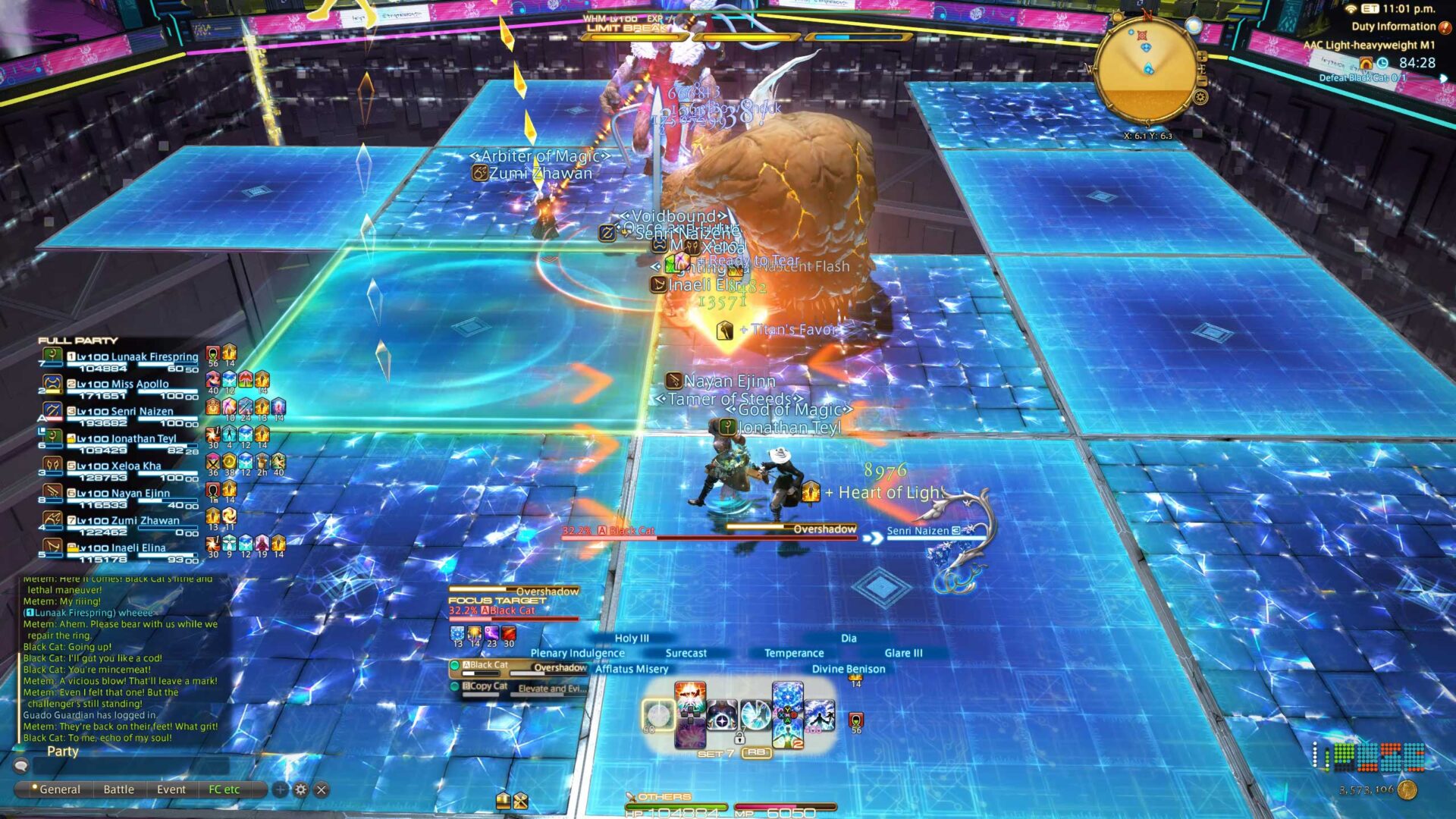Viewport: 1456px width, 819px height.
Task: Click the plus button to add a chat tab
Action: pos(280,790)
